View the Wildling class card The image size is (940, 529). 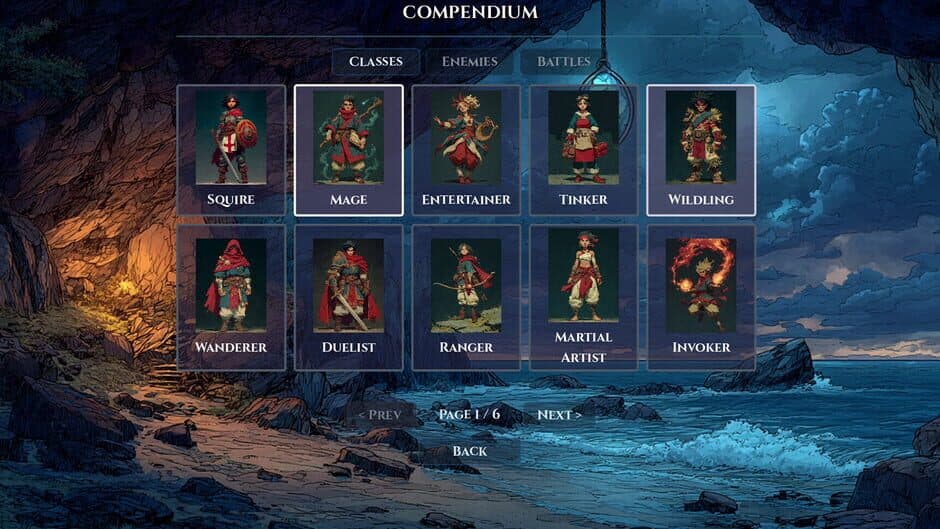(x=701, y=150)
